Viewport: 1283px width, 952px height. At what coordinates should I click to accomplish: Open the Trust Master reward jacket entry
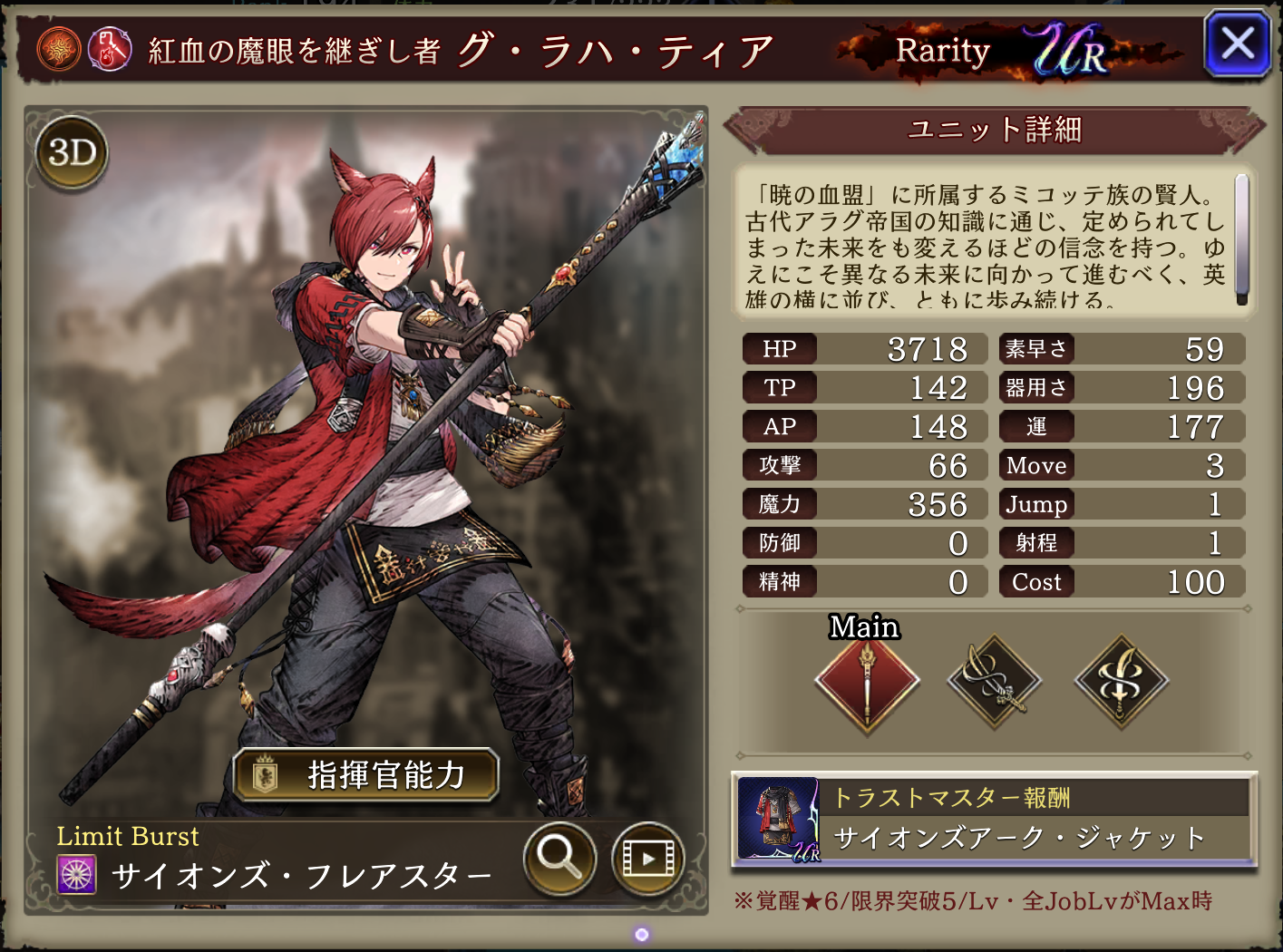994,820
